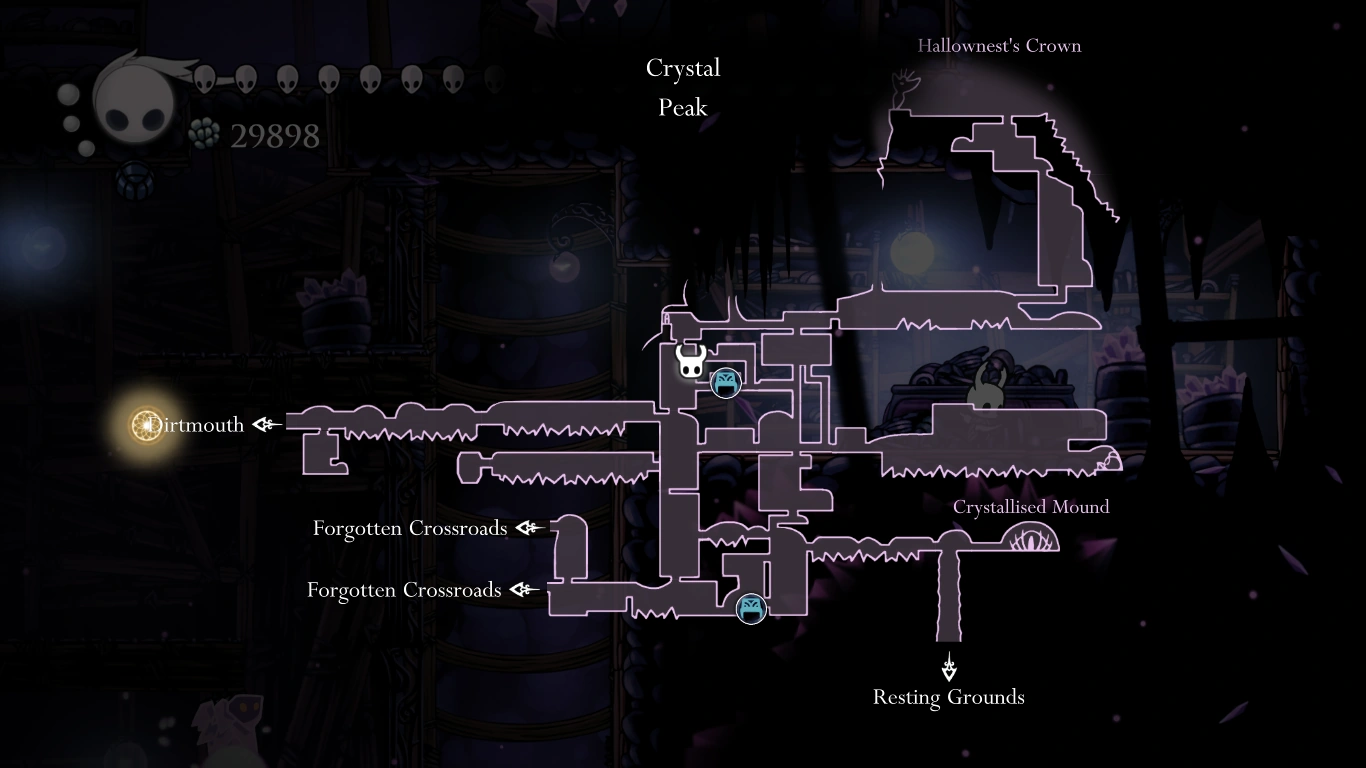
Task: Expand the downward arrow to Resting Grounds
Action: (x=948, y=668)
